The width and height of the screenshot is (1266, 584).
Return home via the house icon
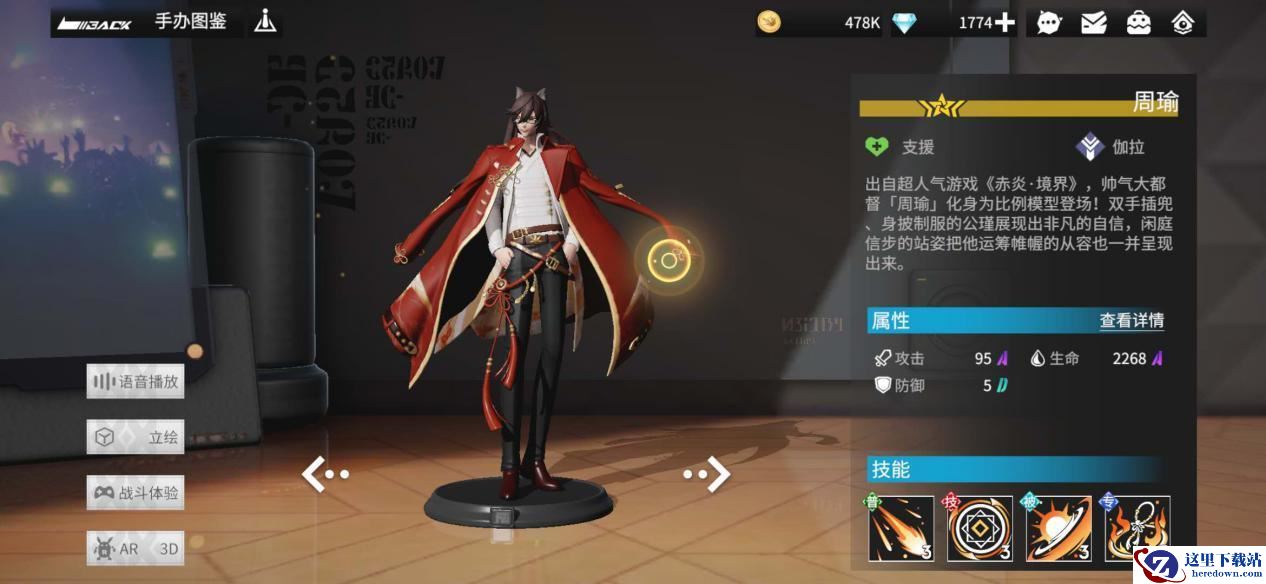pos(1182,23)
